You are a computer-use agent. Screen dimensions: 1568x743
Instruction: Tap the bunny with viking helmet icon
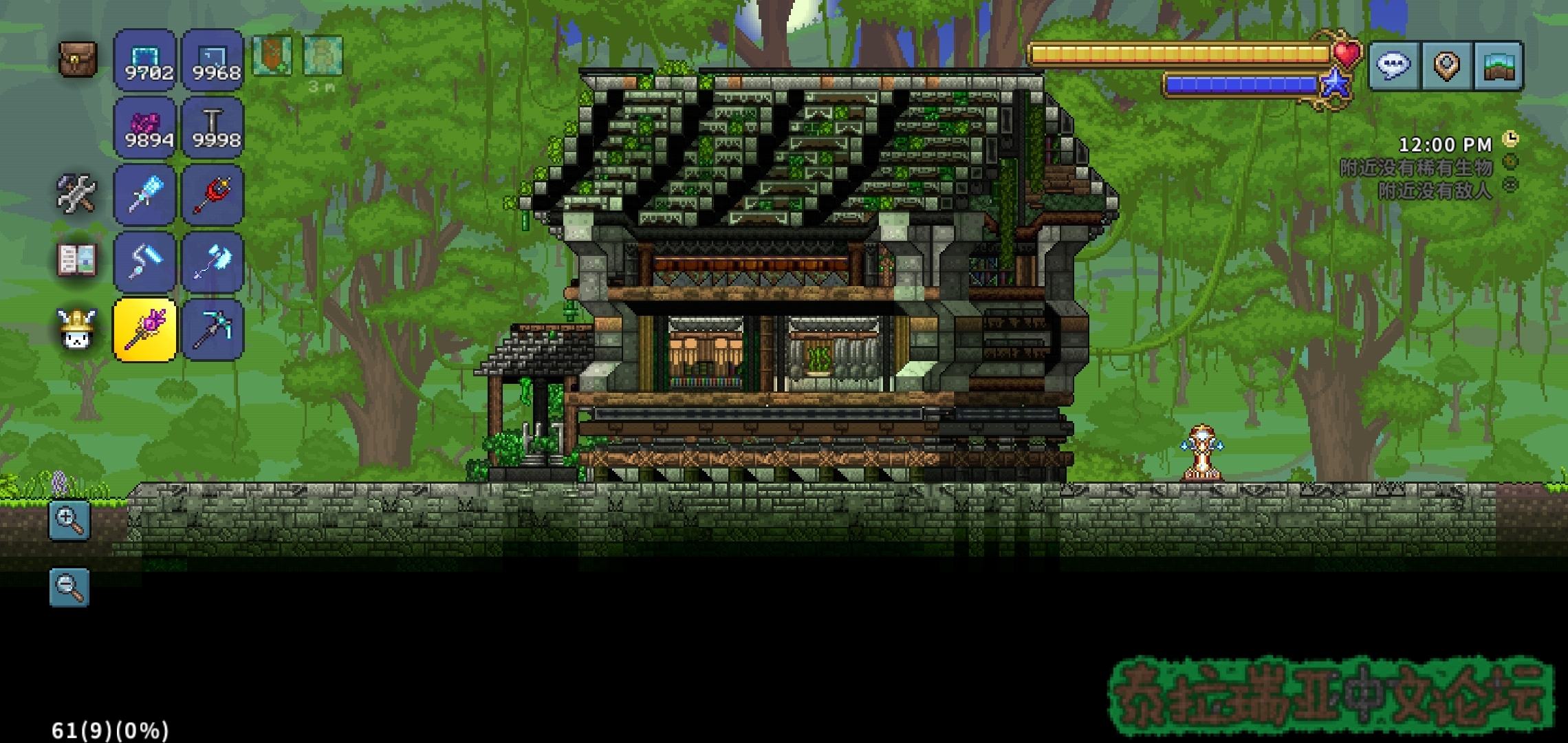76,328
